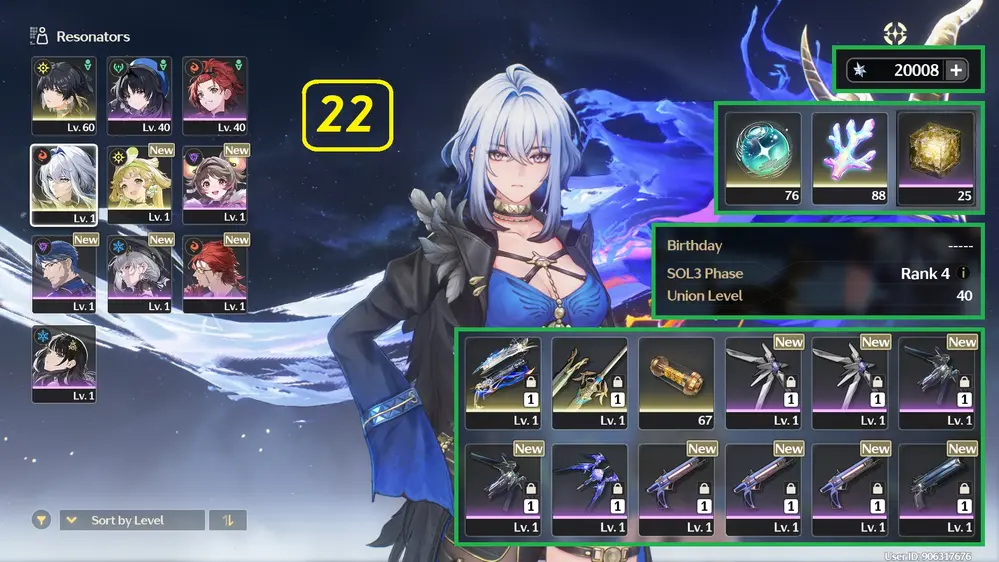Open the Resonators list header icon
This screenshot has width=999, height=562.
[40, 37]
